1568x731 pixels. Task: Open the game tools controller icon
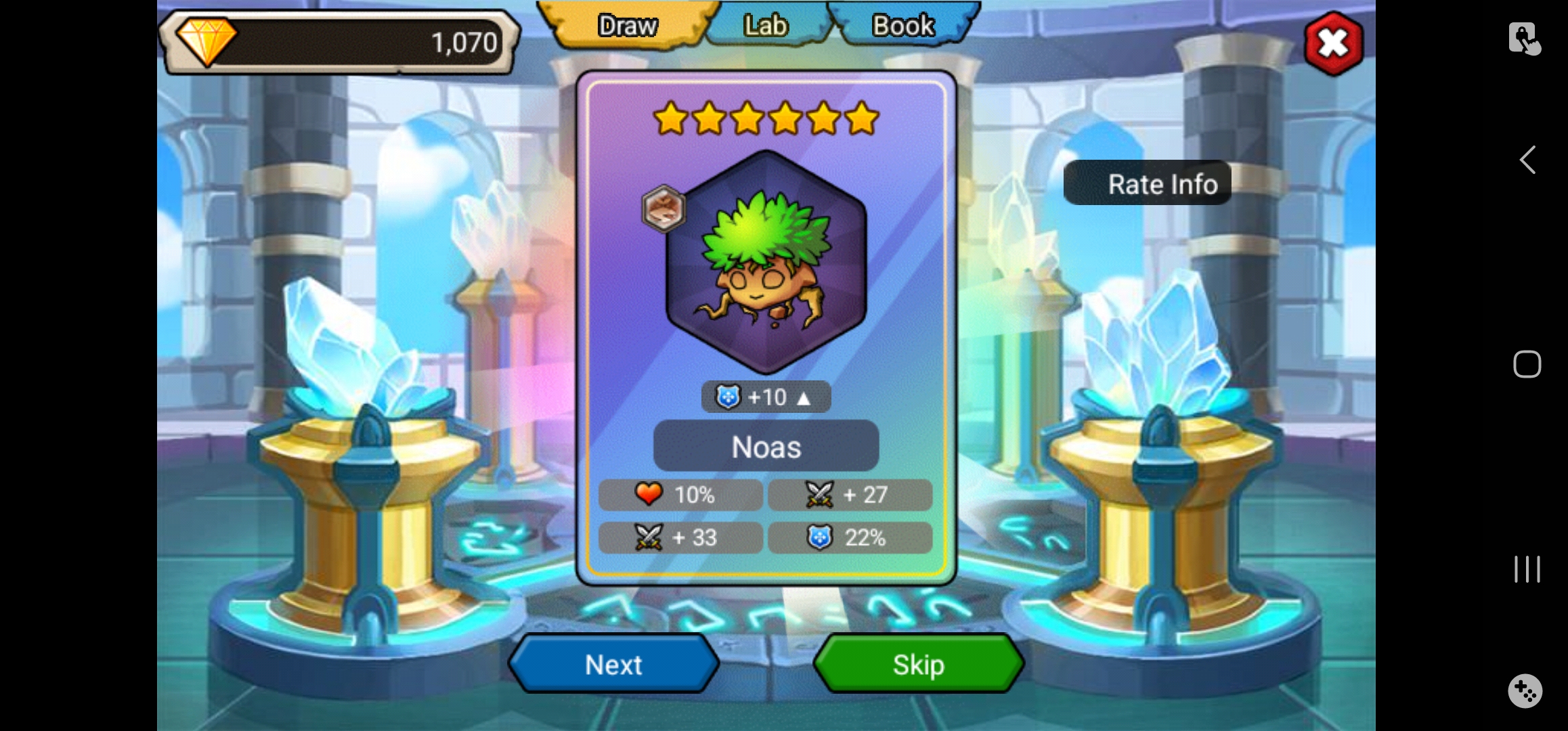[x=1525, y=691]
